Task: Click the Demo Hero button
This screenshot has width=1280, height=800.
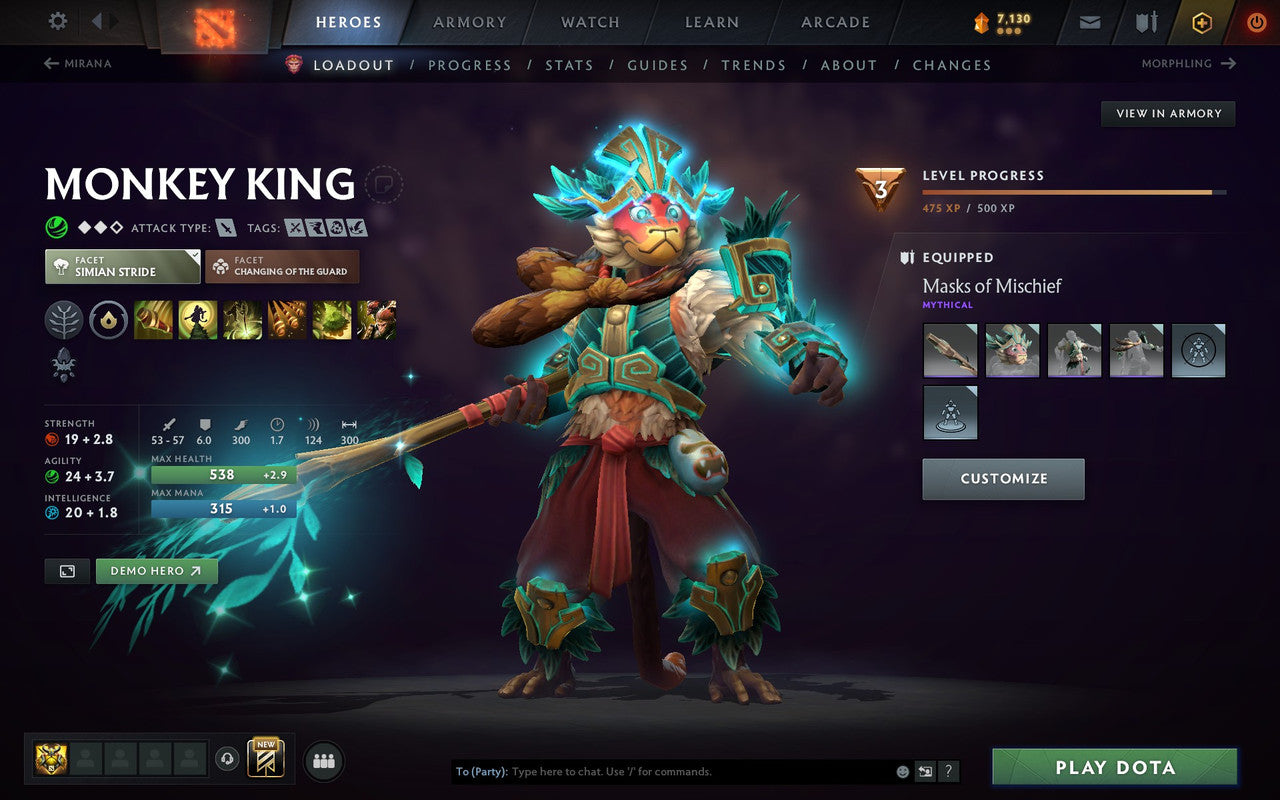Action: coord(156,571)
